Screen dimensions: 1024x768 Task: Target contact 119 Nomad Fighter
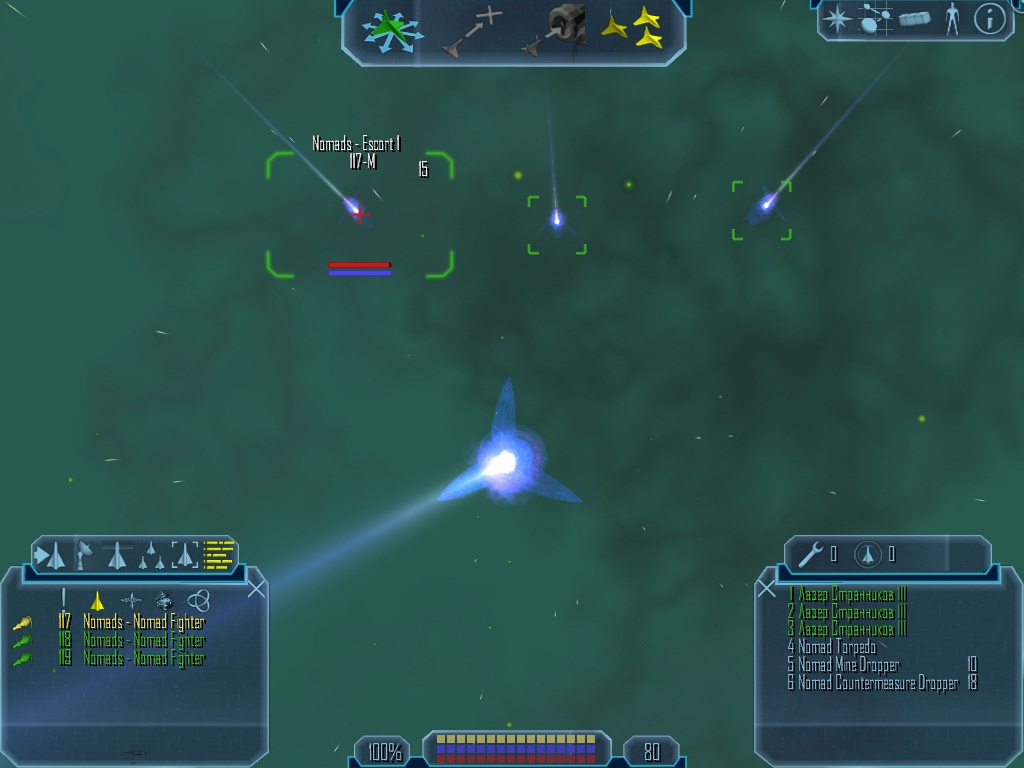coord(143,659)
